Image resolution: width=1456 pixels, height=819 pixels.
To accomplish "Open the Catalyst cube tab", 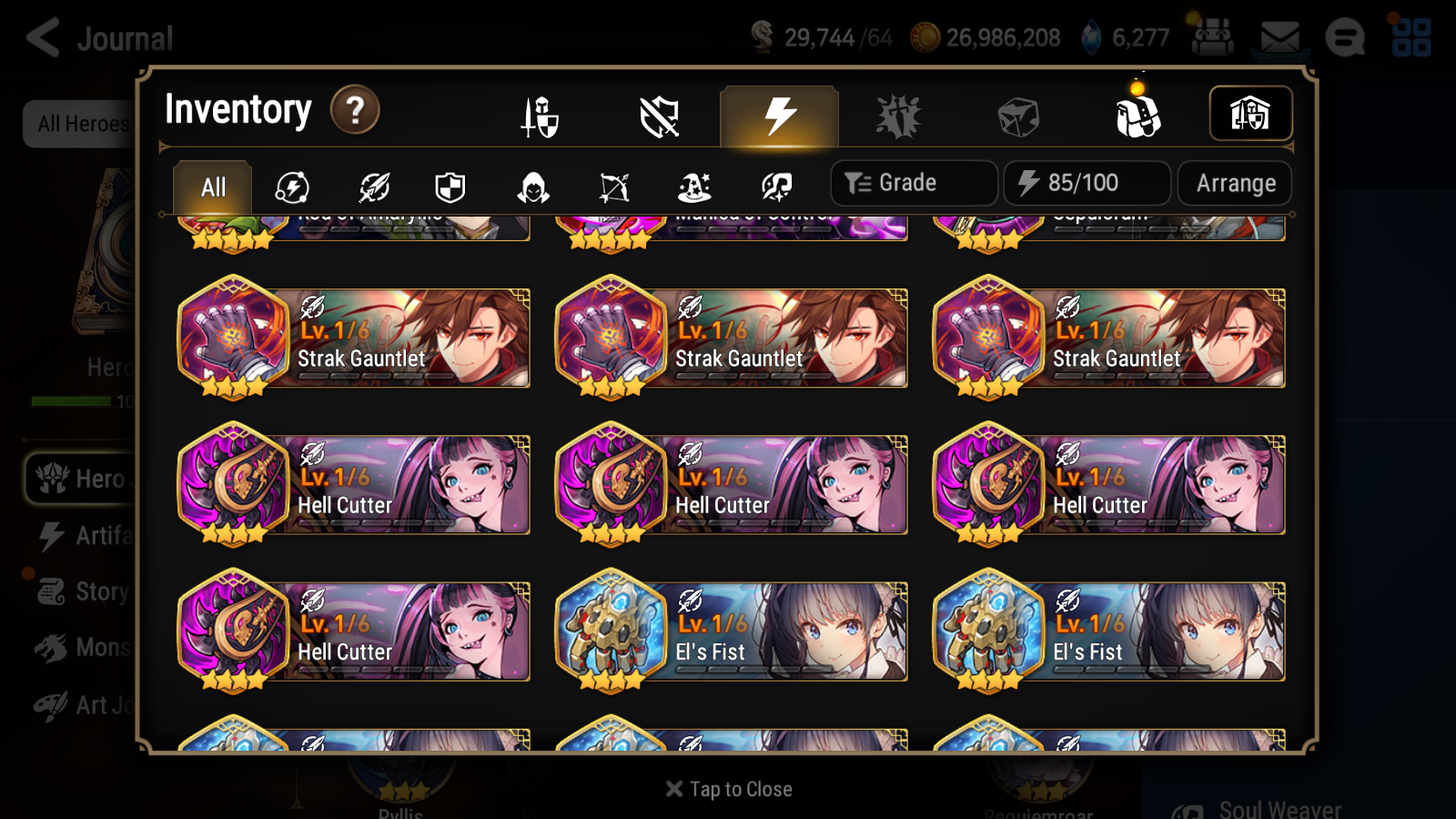I will [x=1019, y=114].
